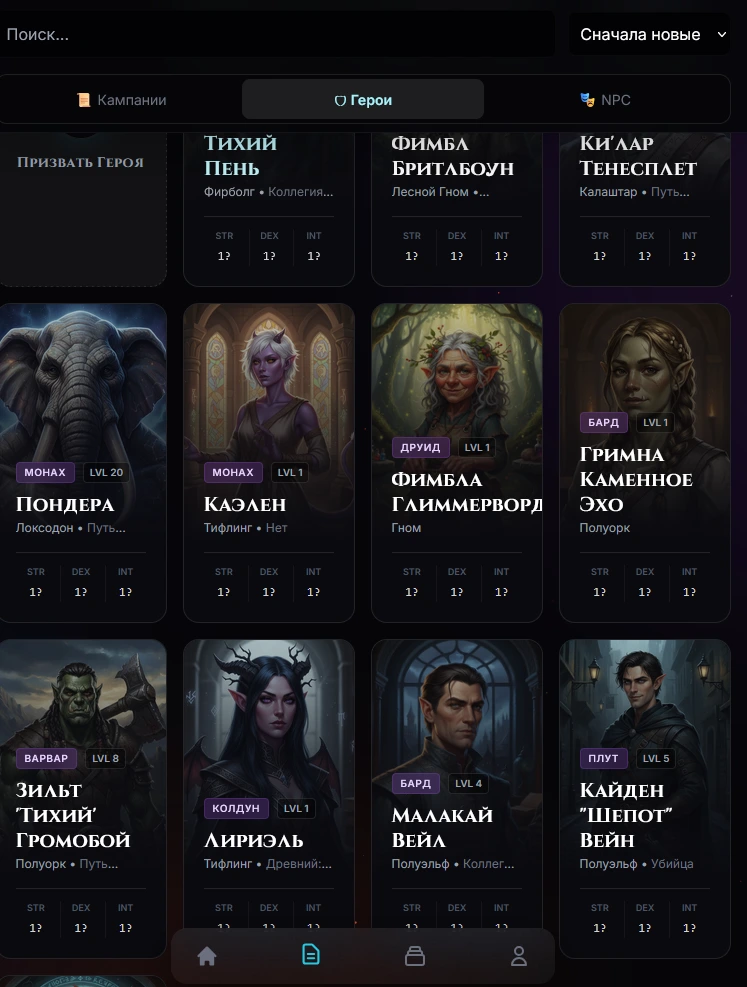Select the Ки'лар Тенесплет hero card
Image resolution: width=747 pixels, height=987 pixels.
click(645, 200)
